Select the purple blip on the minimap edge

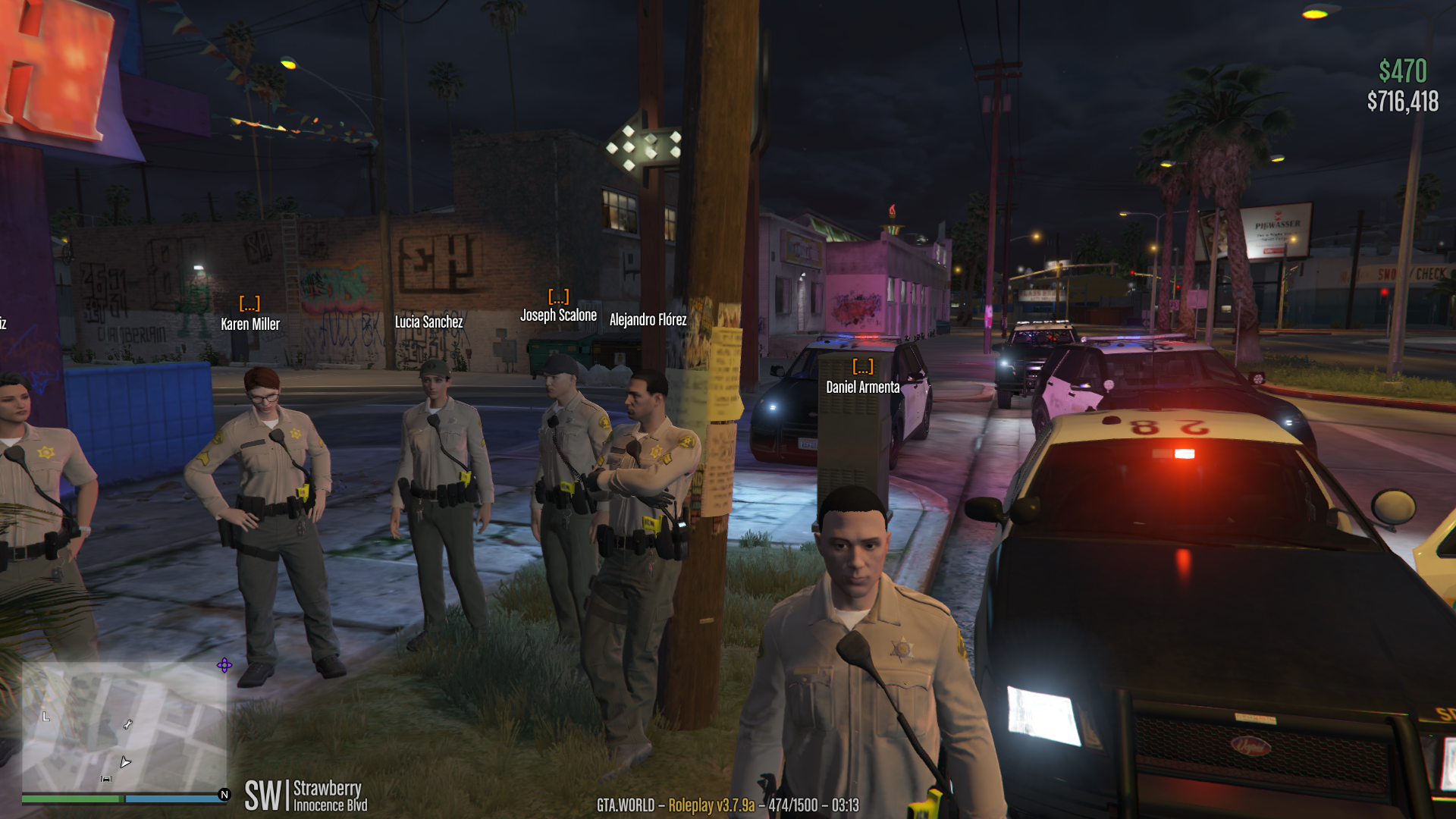click(224, 666)
